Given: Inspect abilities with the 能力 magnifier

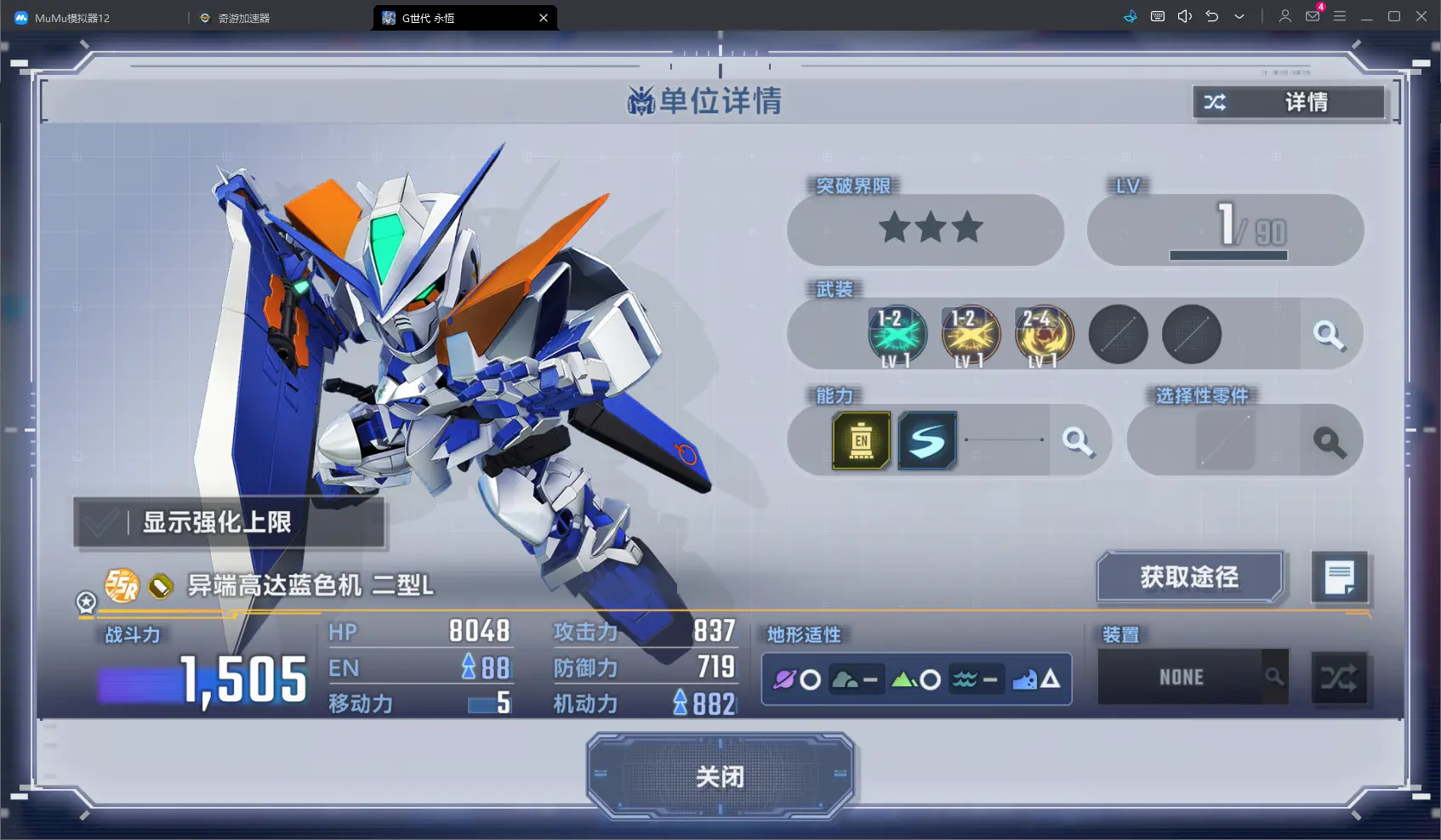Looking at the screenshot, I should (1078, 440).
